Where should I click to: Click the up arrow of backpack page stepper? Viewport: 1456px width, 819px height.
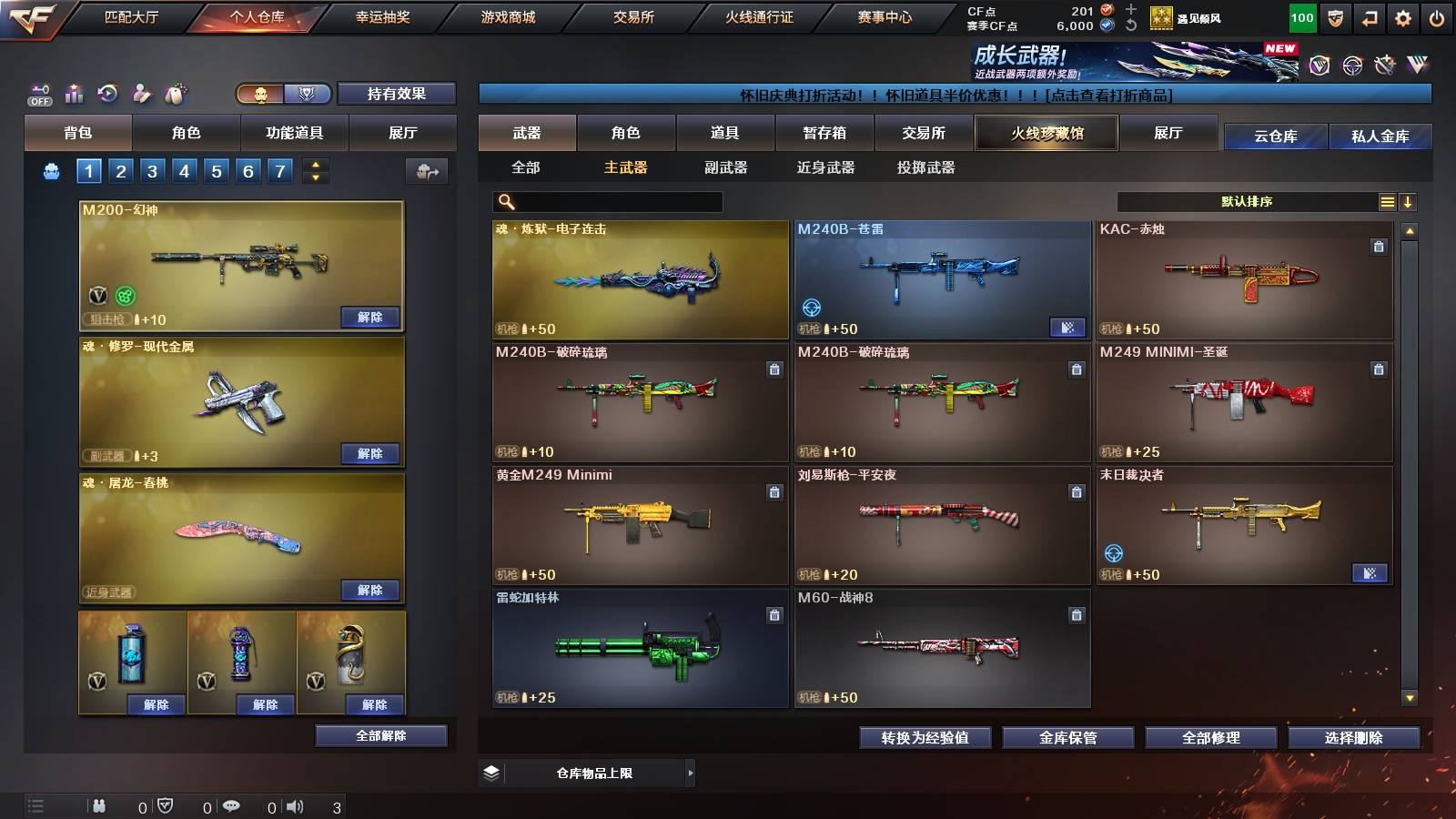point(314,165)
